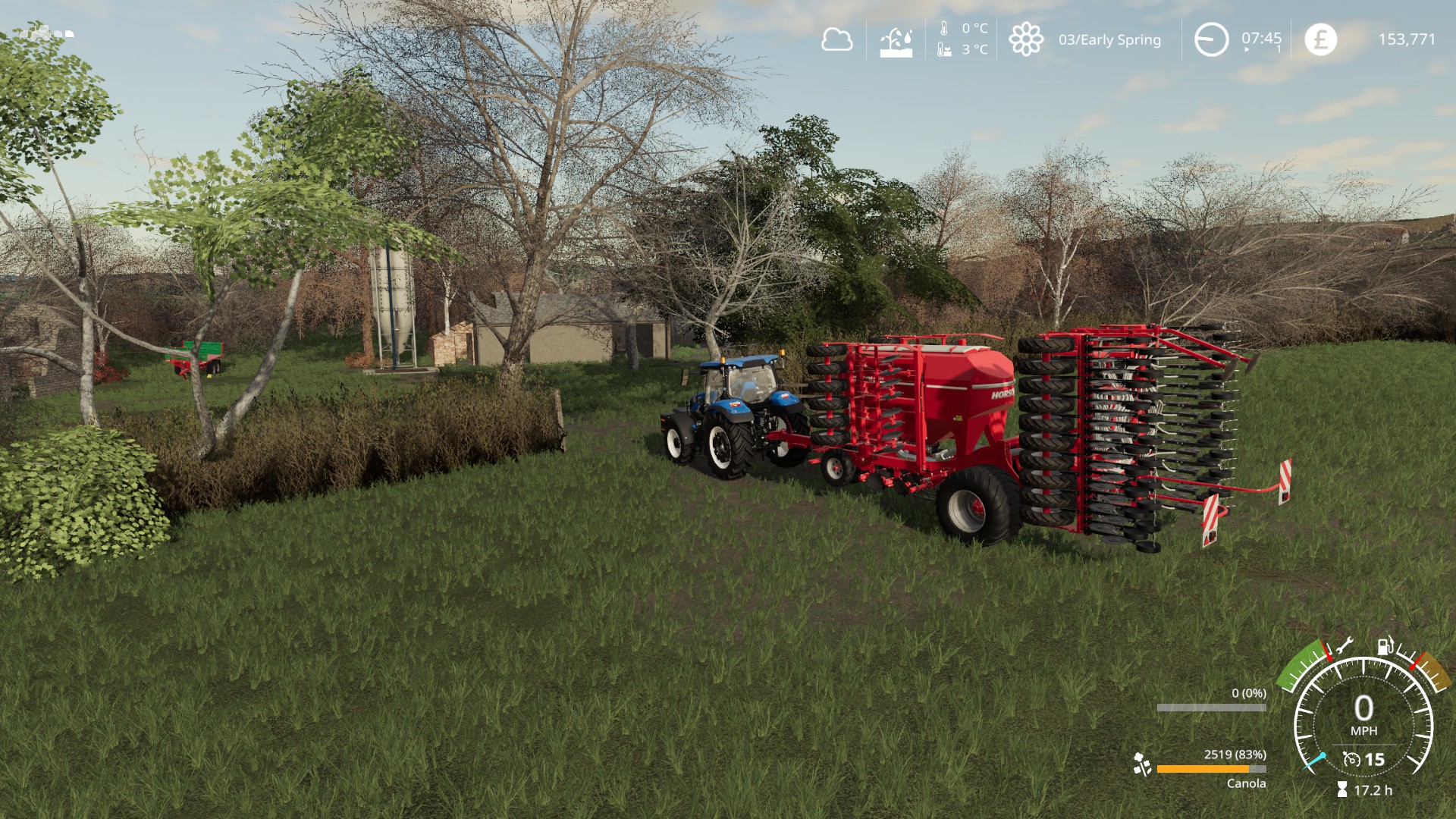Click the pound money icon

click(1320, 39)
